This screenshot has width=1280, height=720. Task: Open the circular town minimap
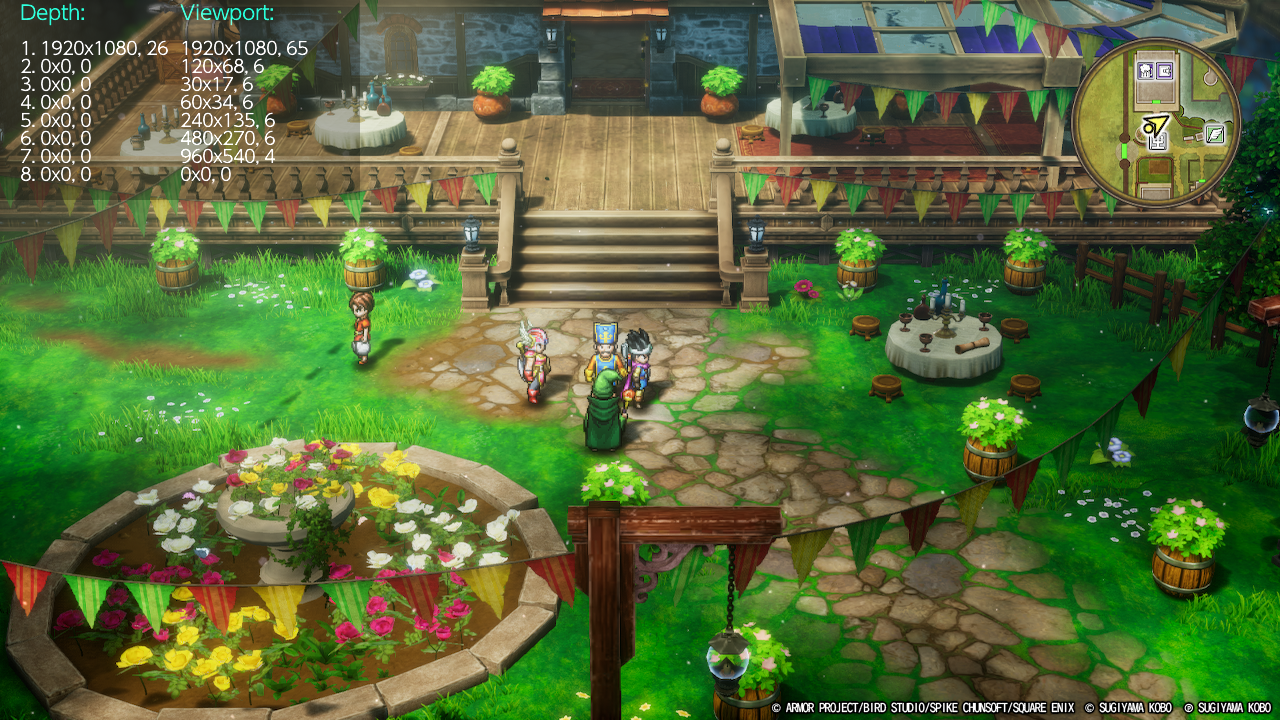coord(1156,123)
